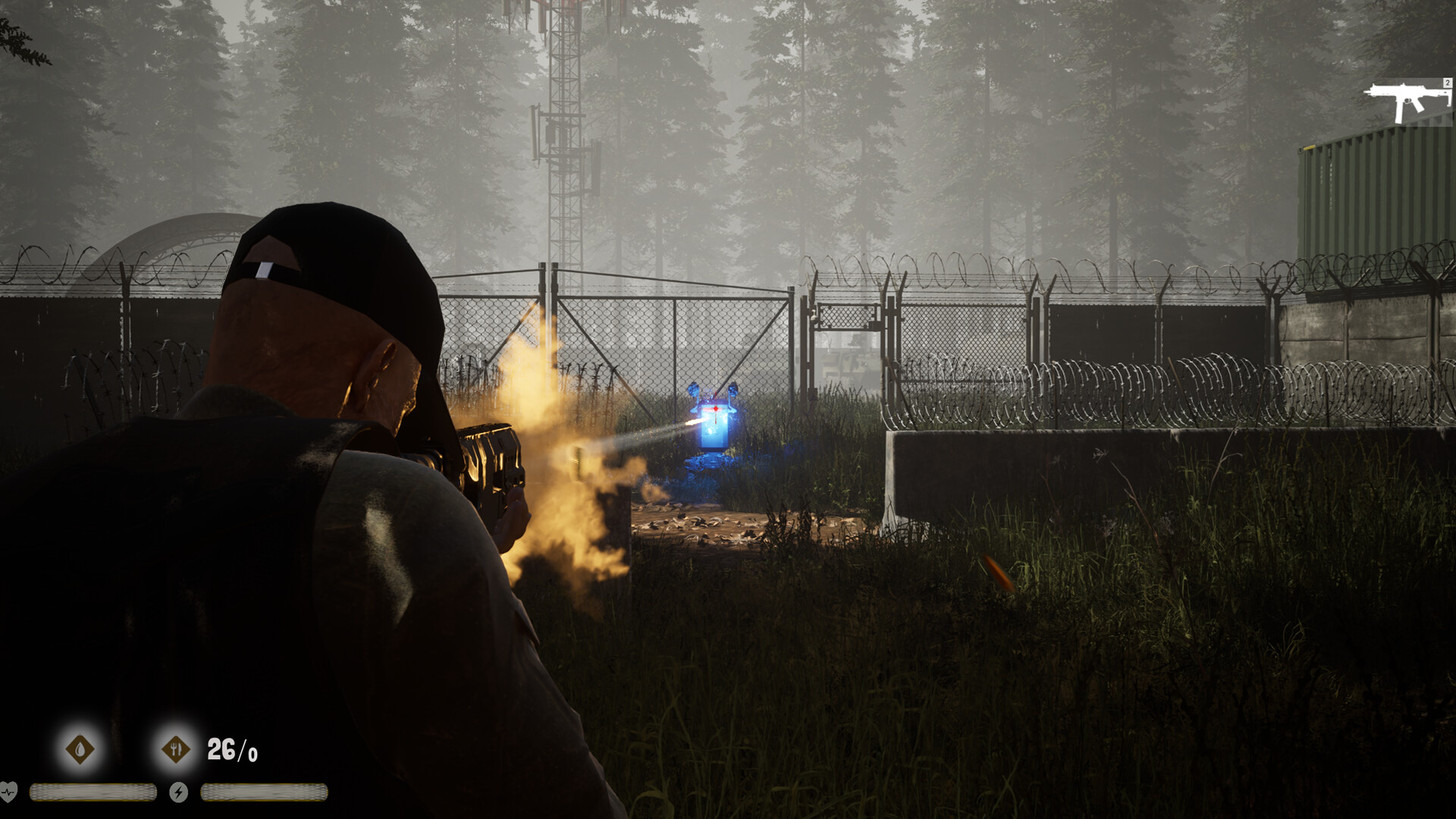
Task: Click the lightning bolt stamina icon
Action: coord(178,792)
